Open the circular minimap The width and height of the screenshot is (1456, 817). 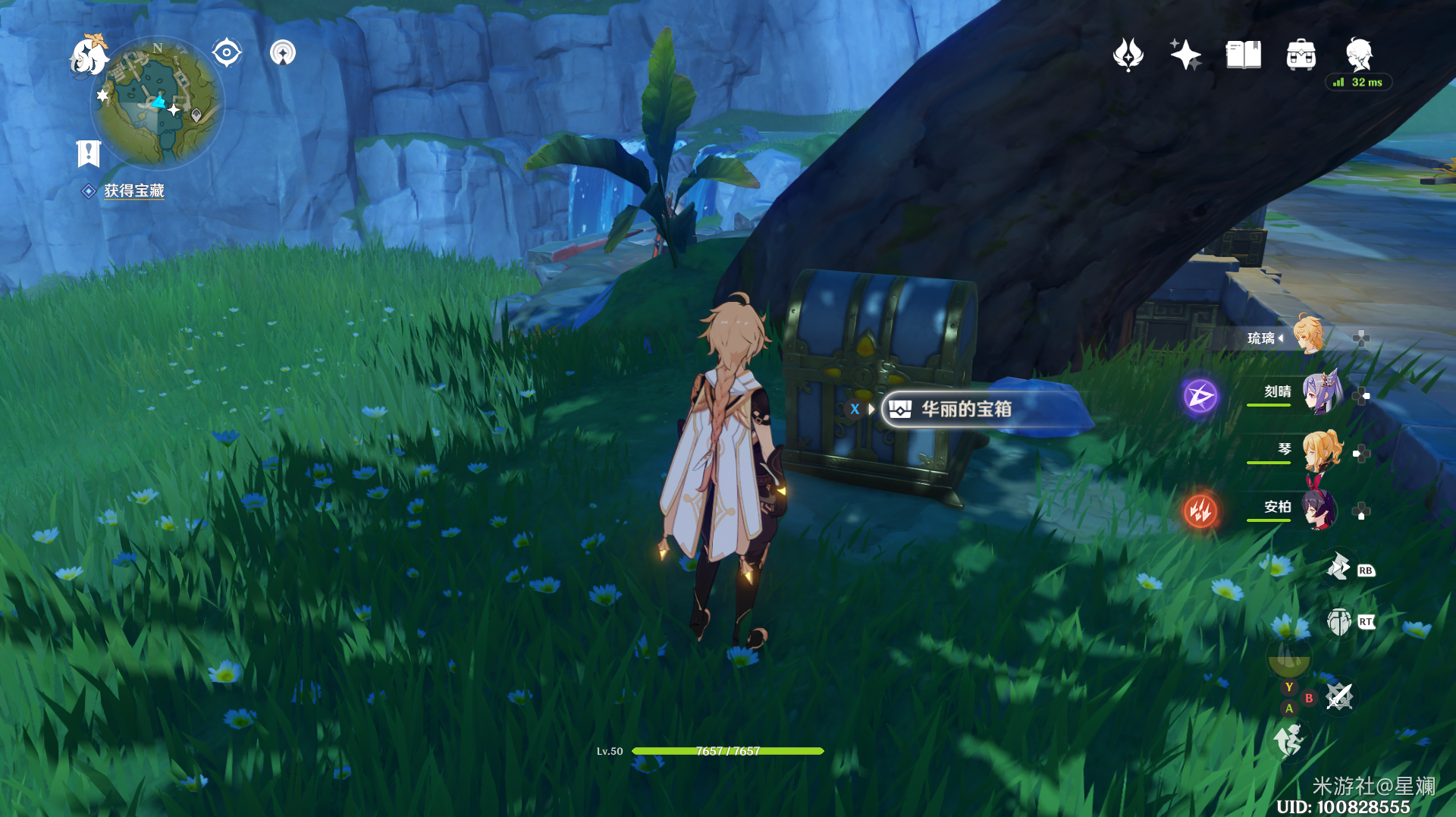[158, 102]
